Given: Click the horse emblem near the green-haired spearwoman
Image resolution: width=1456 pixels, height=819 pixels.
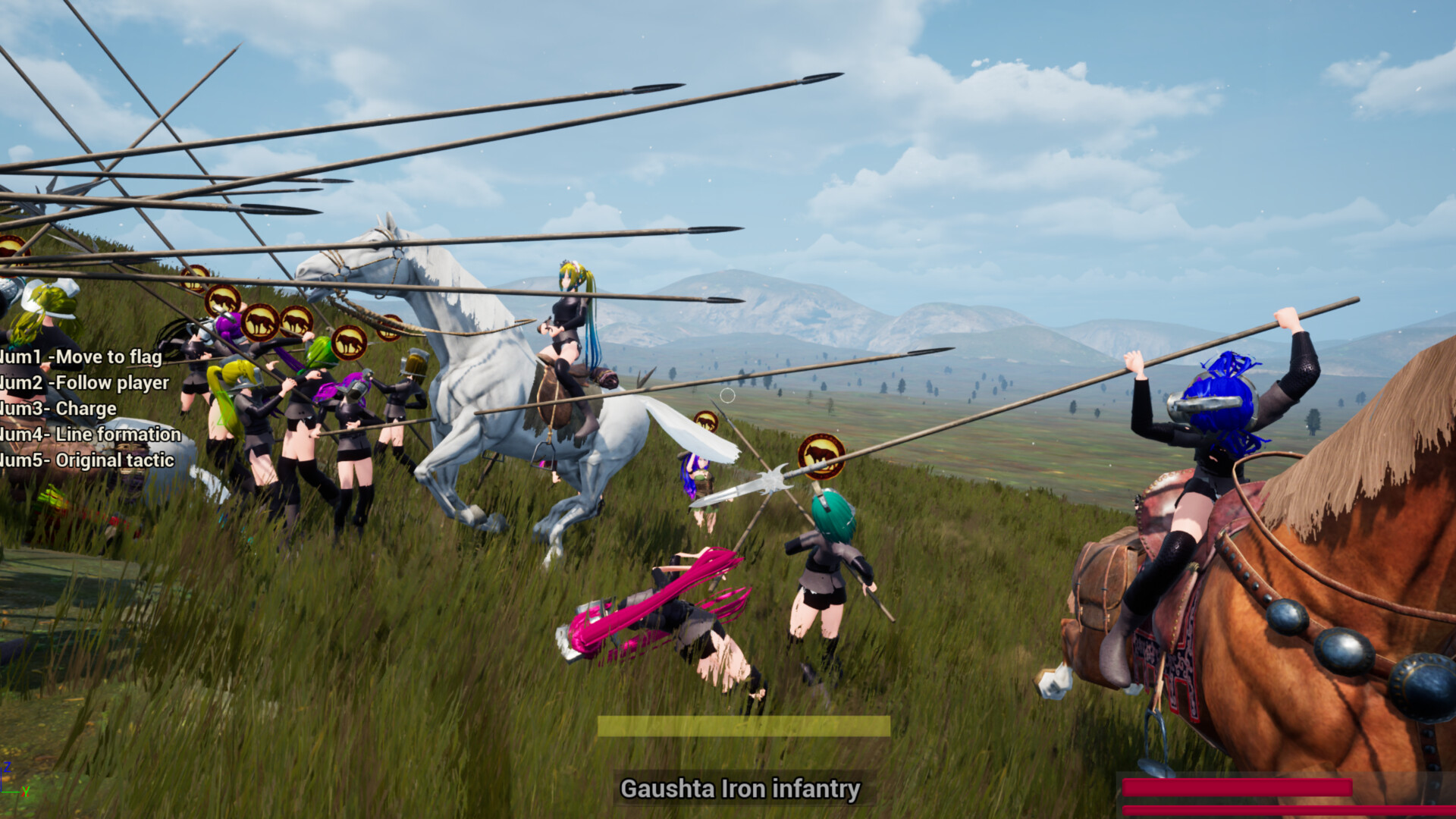Looking at the screenshot, I should 821,457.
